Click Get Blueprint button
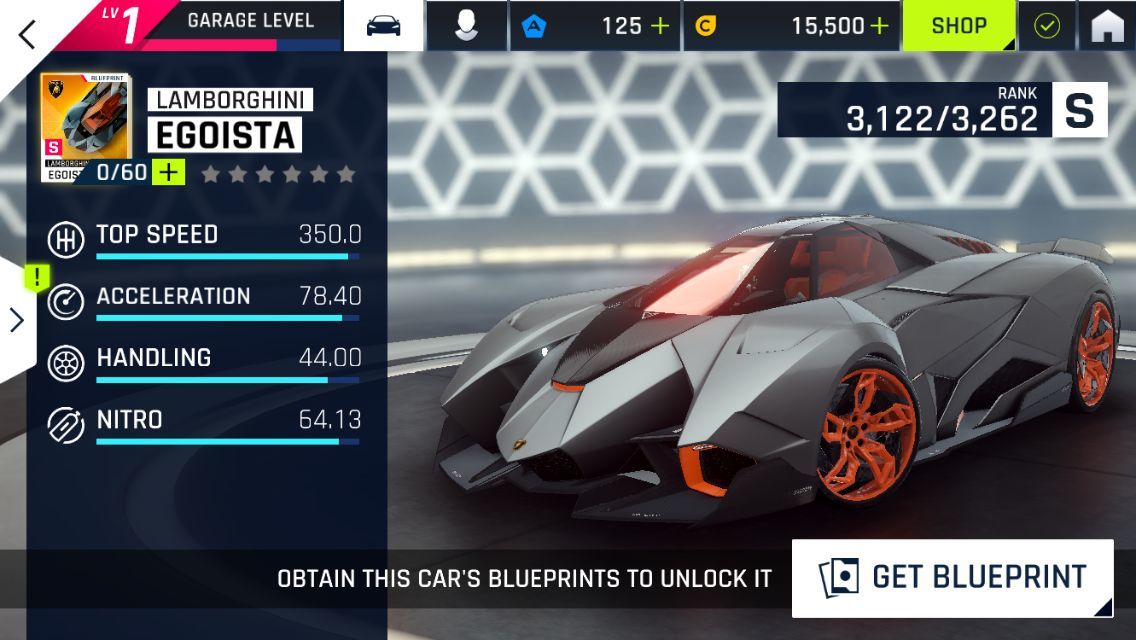The width and height of the screenshot is (1136, 640). (952, 578)
